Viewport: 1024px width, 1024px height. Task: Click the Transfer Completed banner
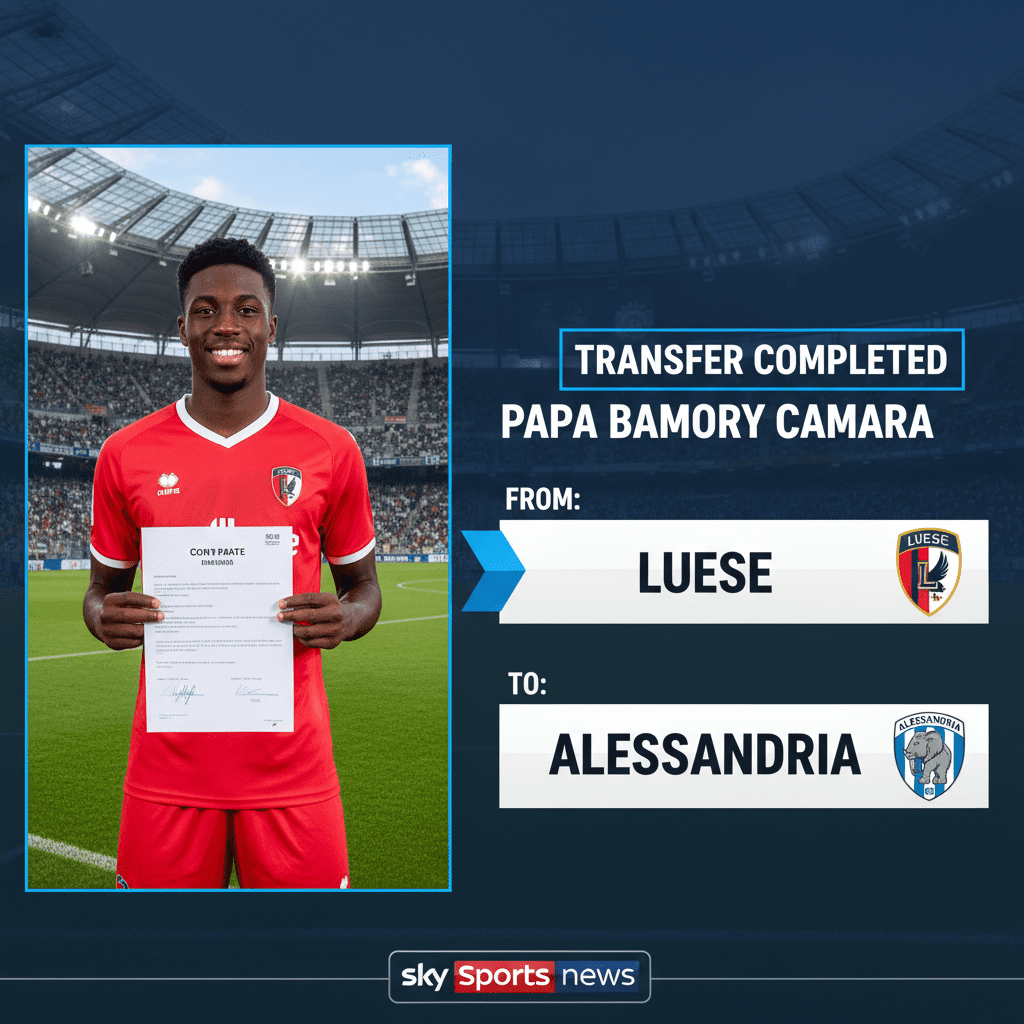tap(761, 360)
